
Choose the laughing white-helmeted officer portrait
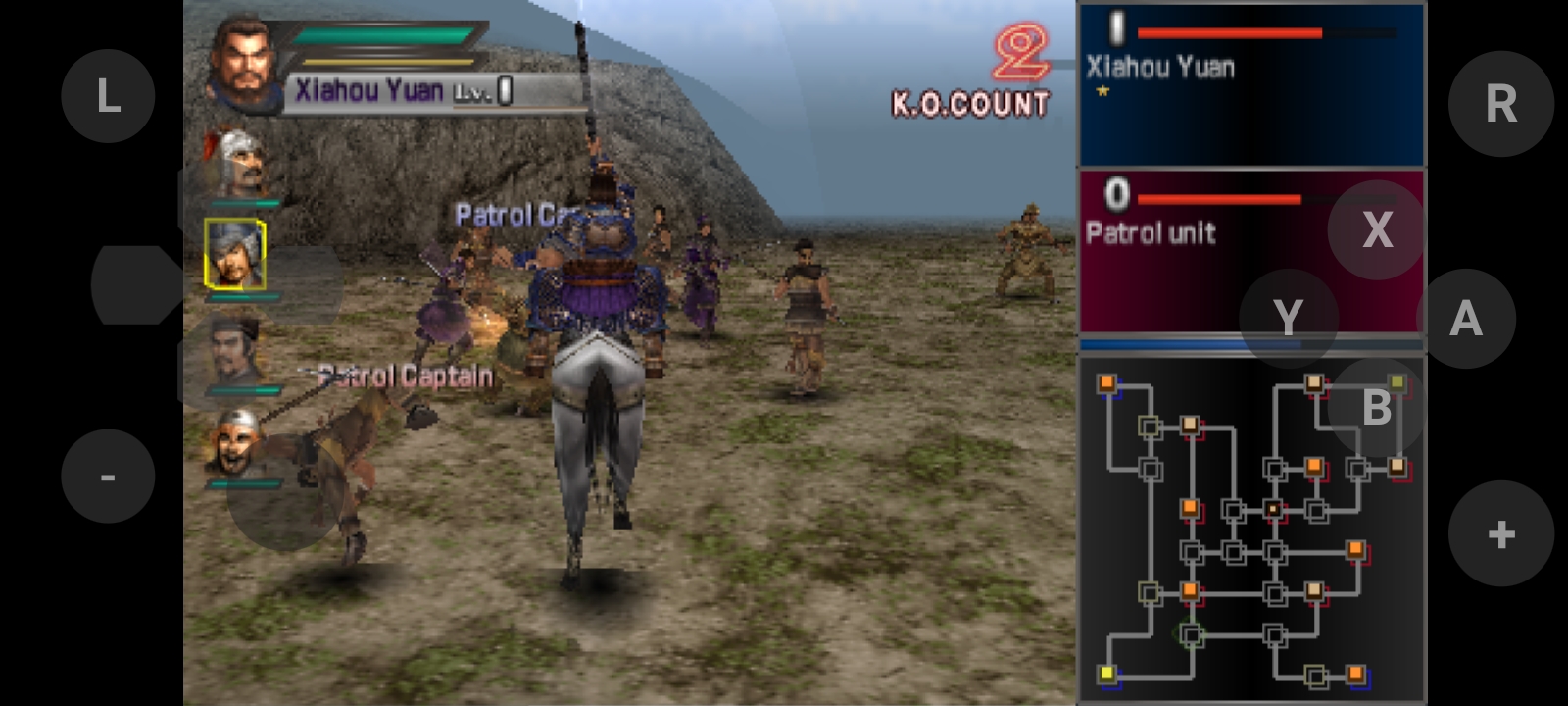click(235, 443)
